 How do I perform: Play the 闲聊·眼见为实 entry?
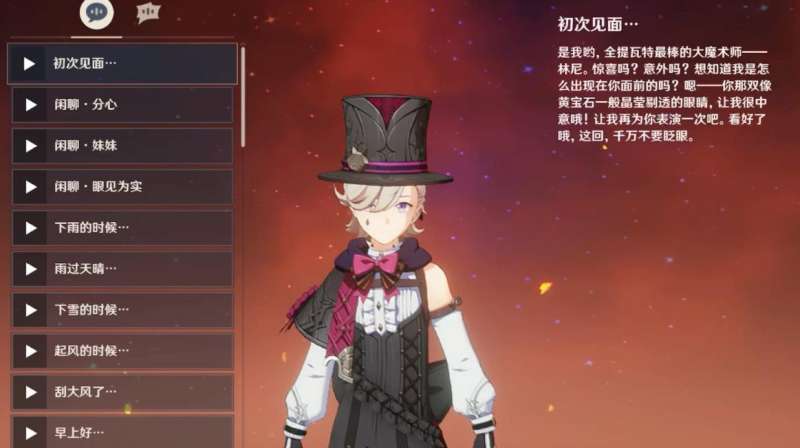tap(30, 186)
